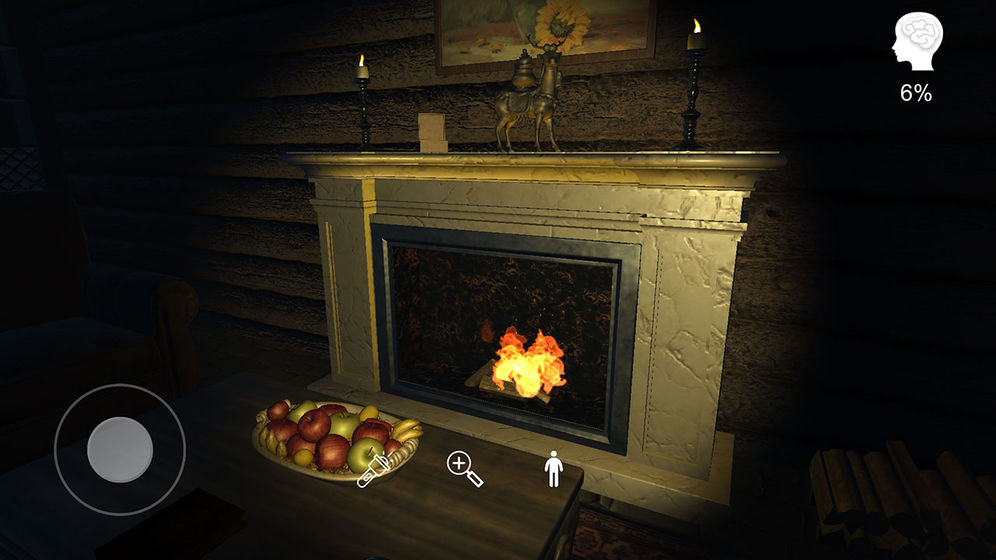This screenshot has height=560, width=996.
Task: Activate the standing person stance icon
Action: click(553, 468)
